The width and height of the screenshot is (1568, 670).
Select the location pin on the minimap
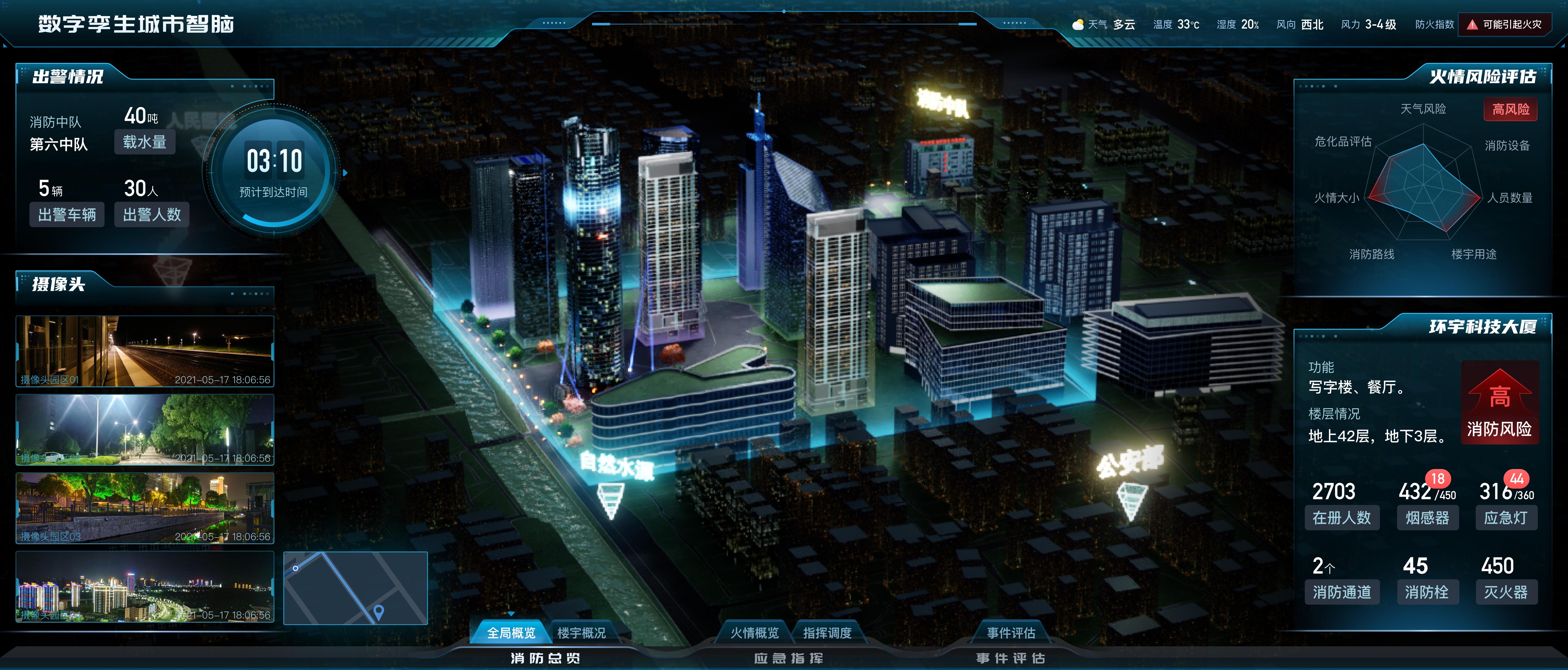379,611
